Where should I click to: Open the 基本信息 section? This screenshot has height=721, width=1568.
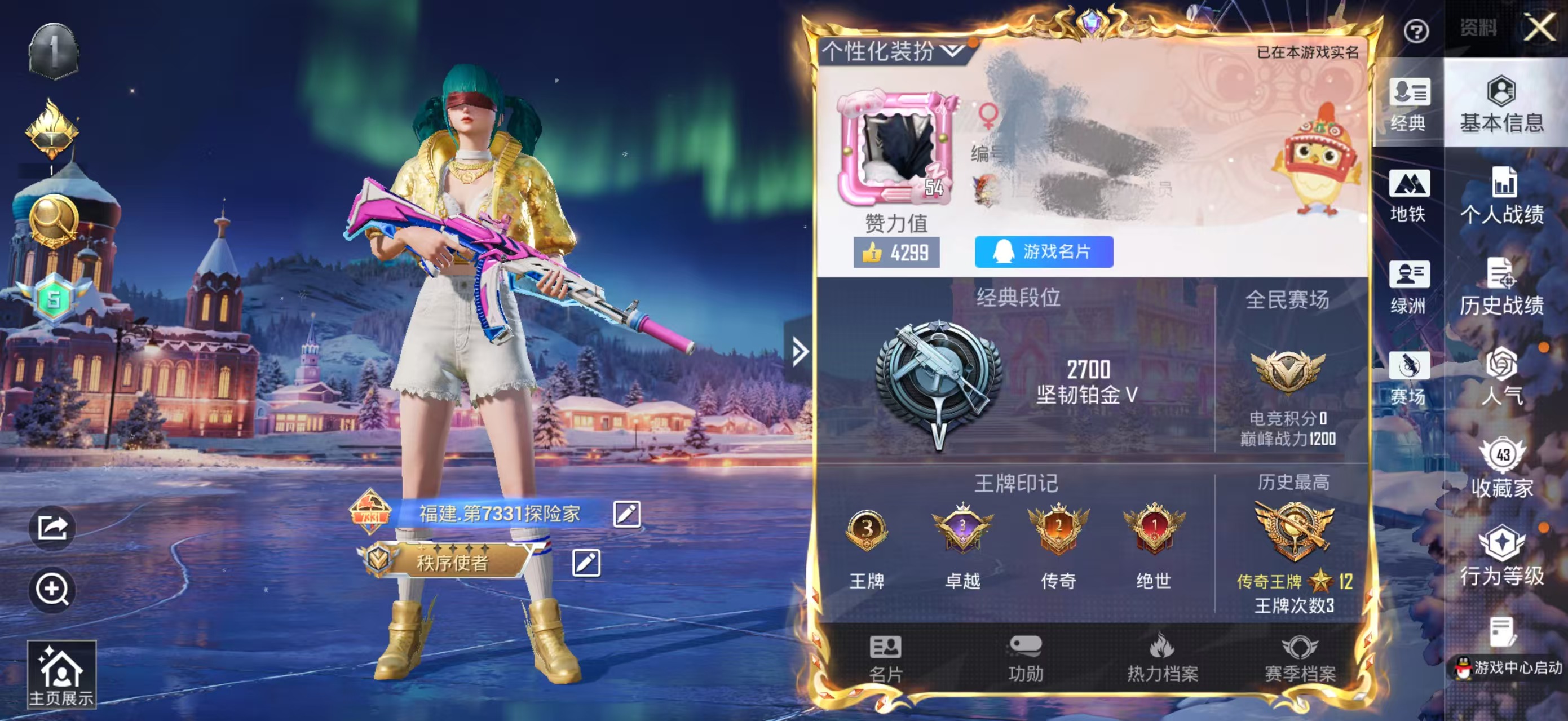[x=1501, y=105]
